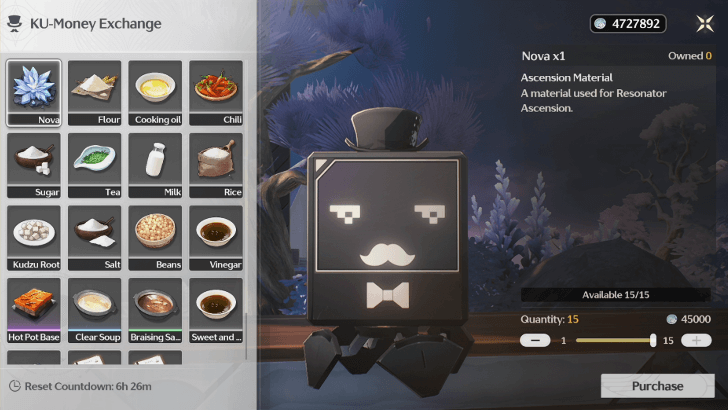
Task: Select the Milk bottle item
Action: click(155, 165)
